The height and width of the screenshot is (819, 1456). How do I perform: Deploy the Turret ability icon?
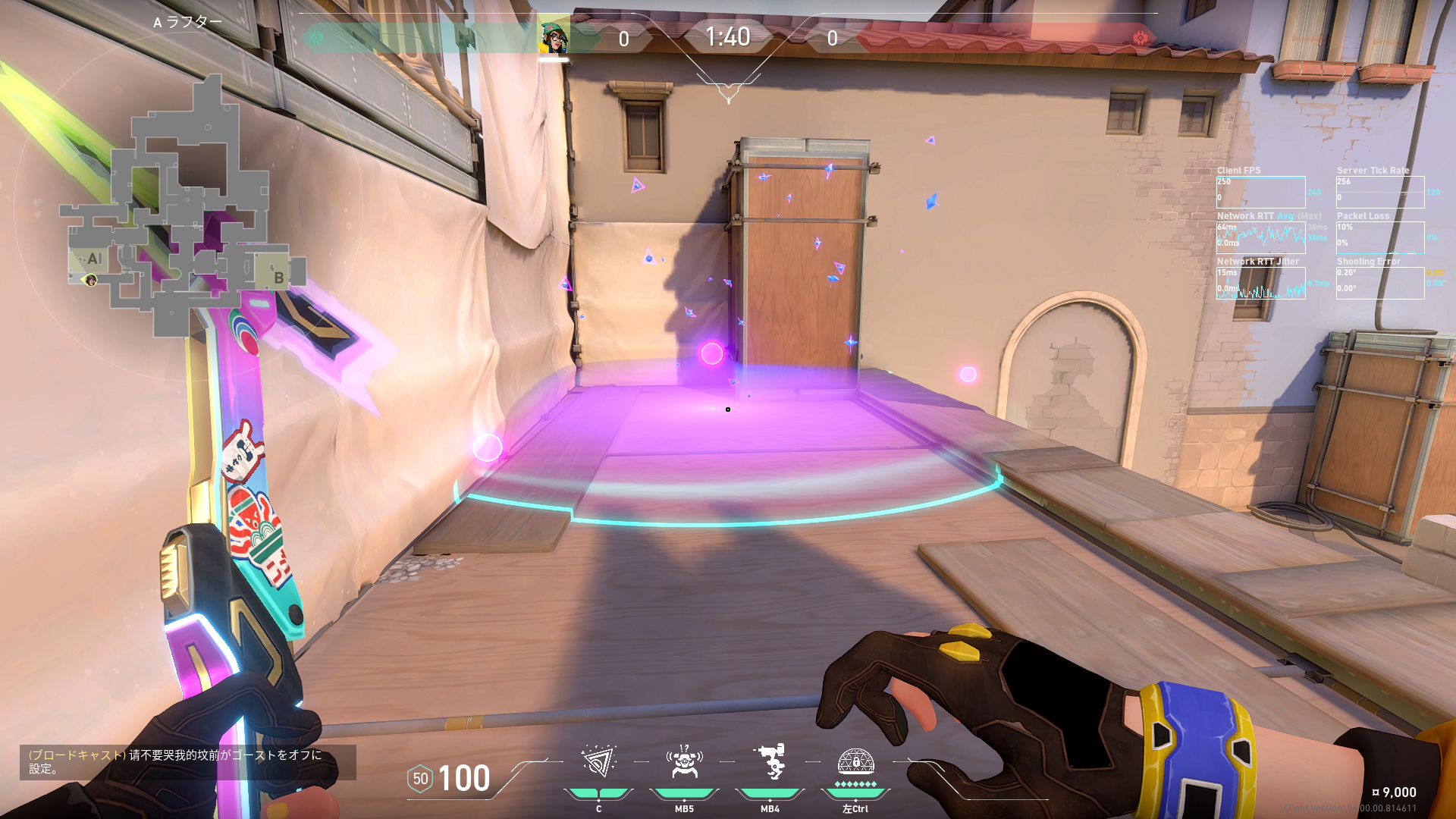point(770,762)
